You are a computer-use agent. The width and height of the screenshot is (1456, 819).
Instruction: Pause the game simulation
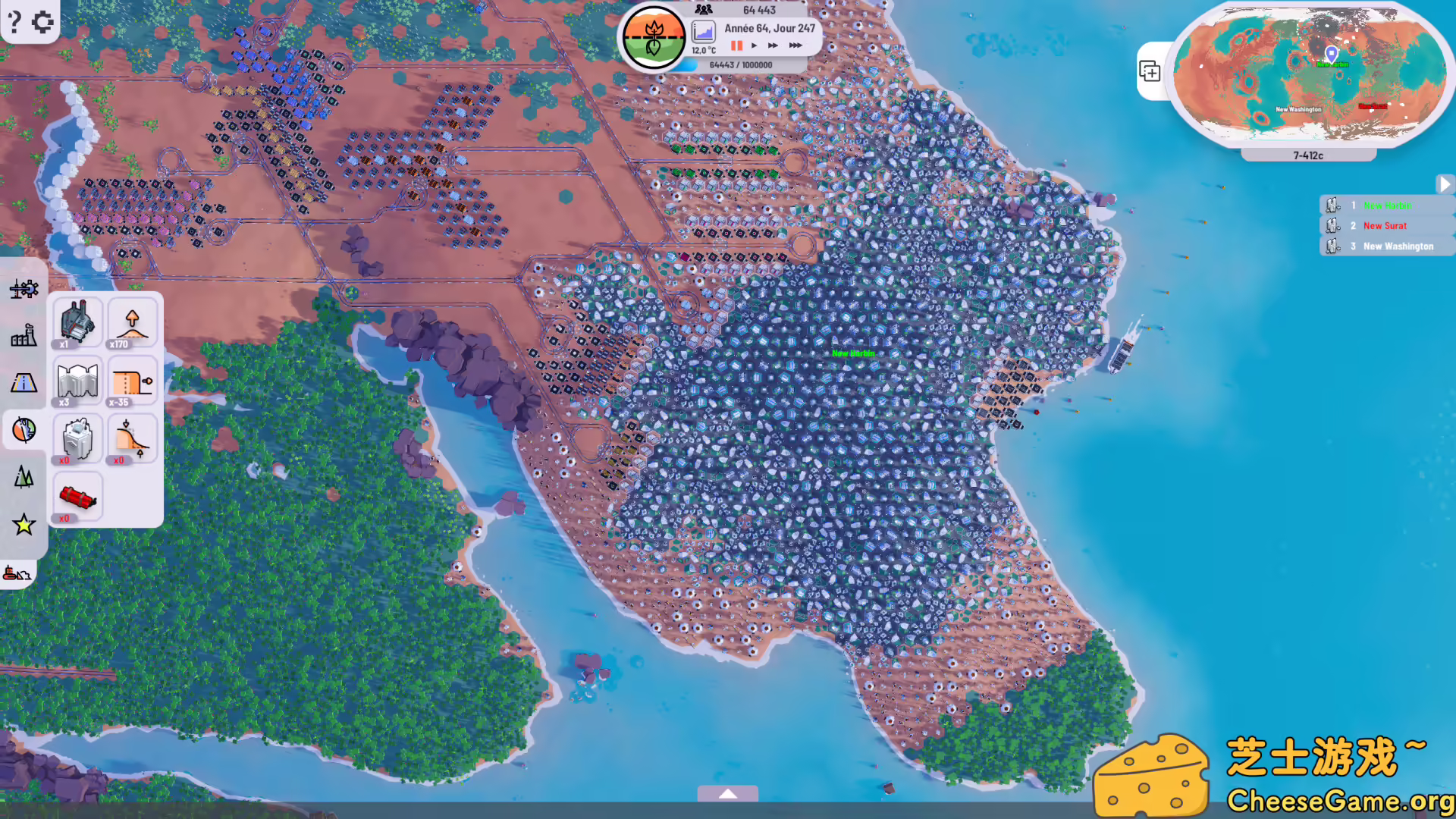(735, 45)
